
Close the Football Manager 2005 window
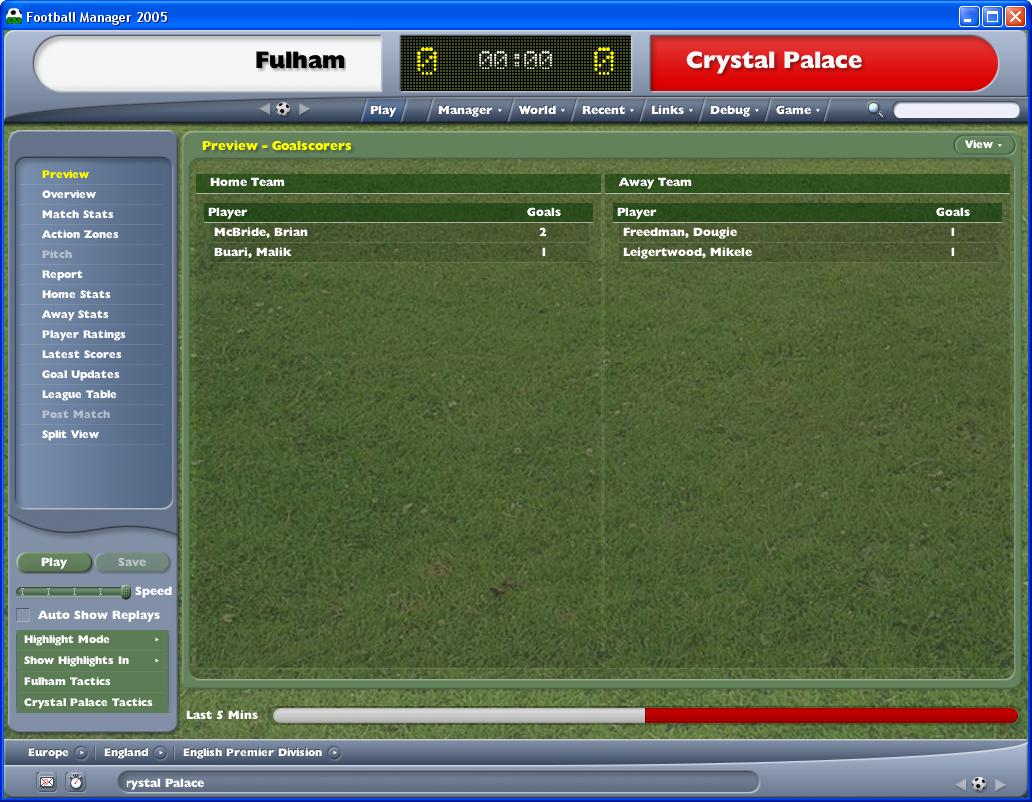coord(1015,16)
